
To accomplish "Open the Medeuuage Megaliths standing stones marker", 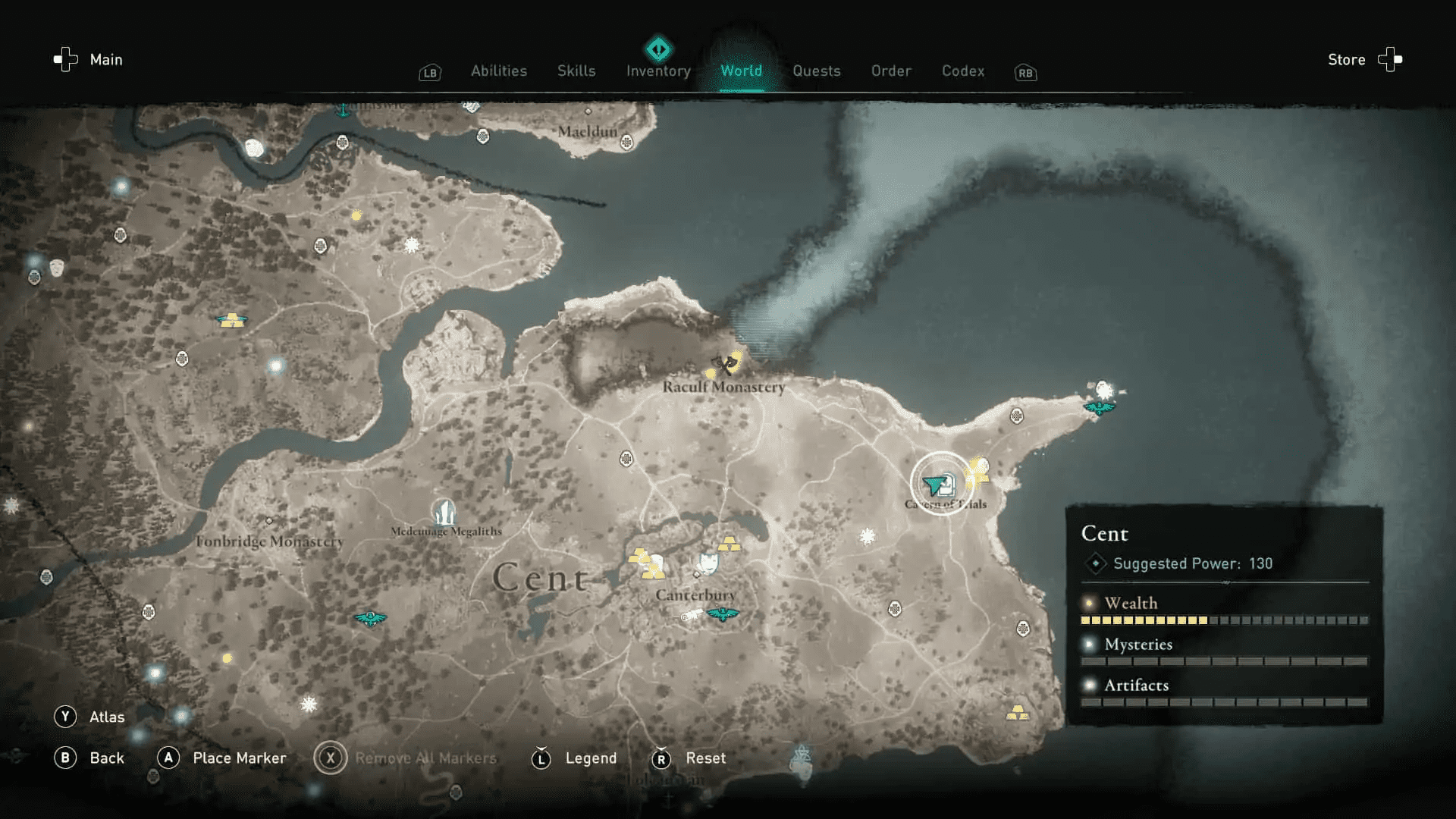I will pos(444,510).
